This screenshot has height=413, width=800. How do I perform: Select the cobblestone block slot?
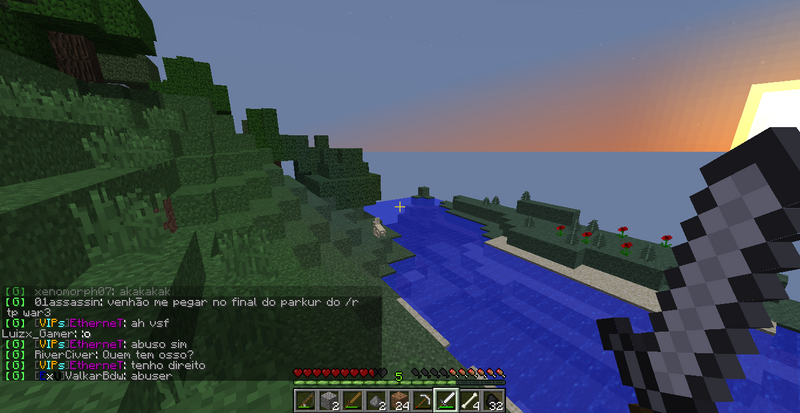pos(326,402)
